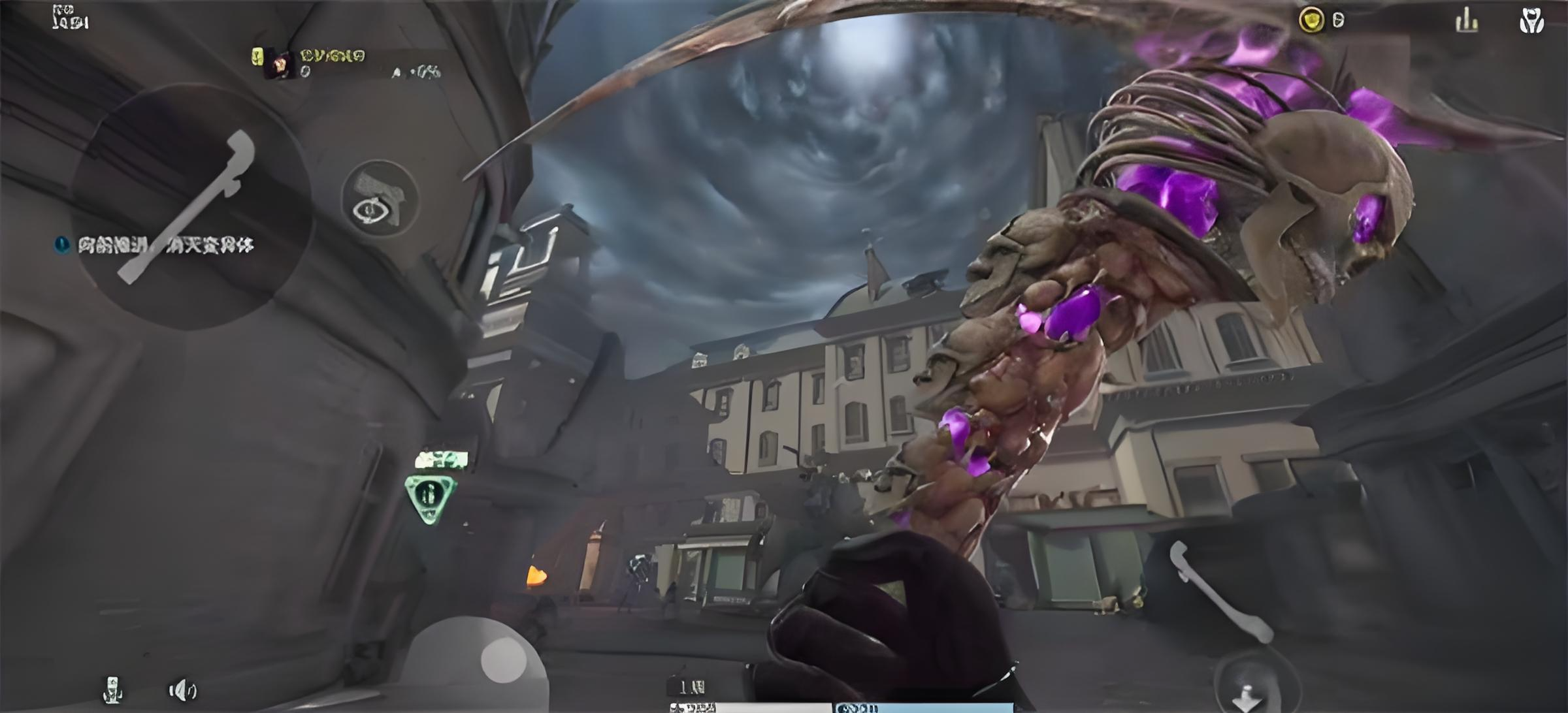Tap the gold coin currency icon

tap(1311, 20)
